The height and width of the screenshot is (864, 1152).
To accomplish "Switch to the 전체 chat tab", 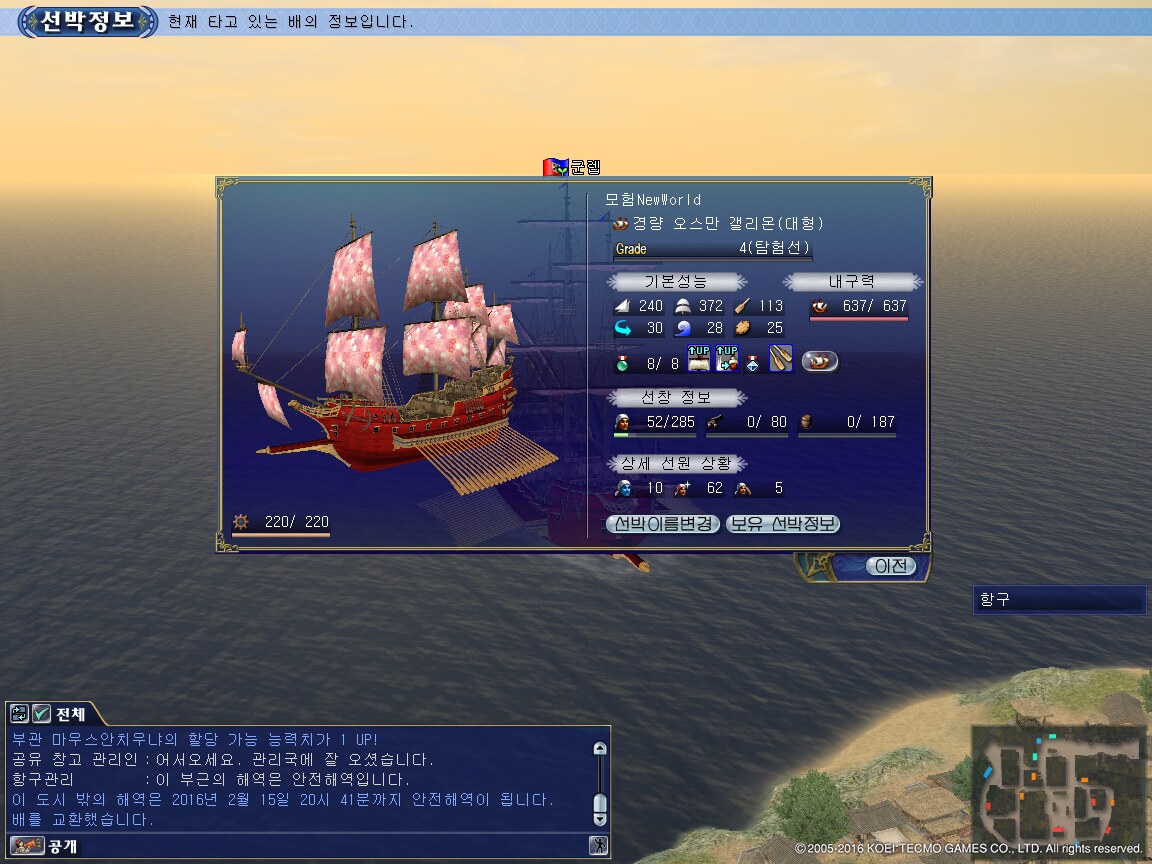I will pyautogui.click(x=70, y=714).
